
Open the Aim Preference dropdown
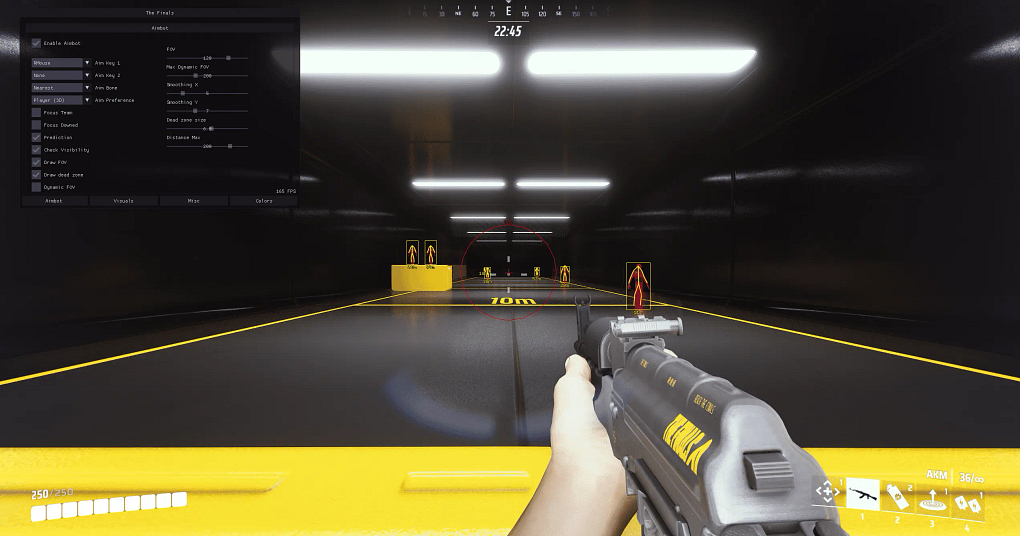61,100
